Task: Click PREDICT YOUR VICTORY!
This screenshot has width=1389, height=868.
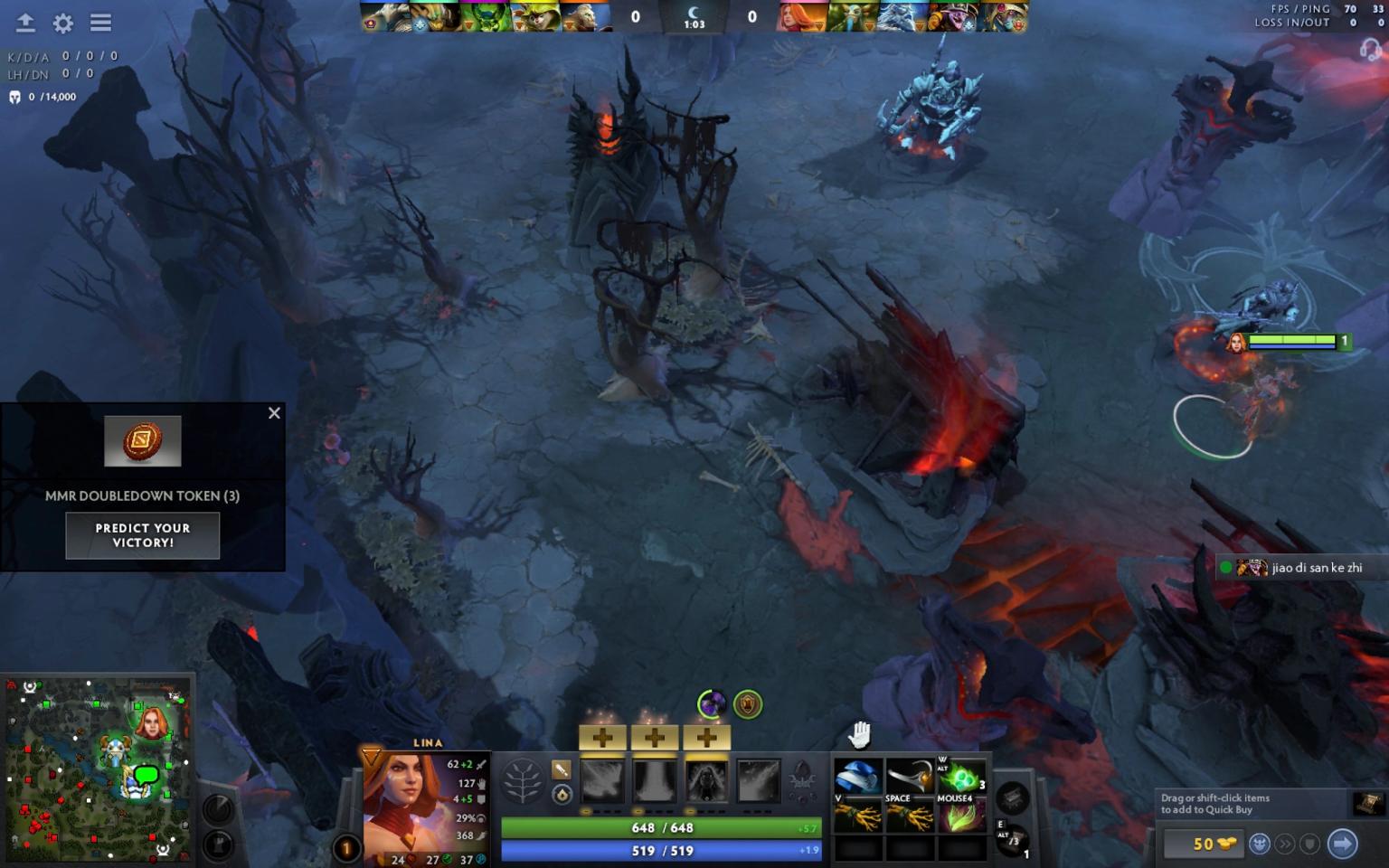Action: pyautogui.click(x=142, y=535)
